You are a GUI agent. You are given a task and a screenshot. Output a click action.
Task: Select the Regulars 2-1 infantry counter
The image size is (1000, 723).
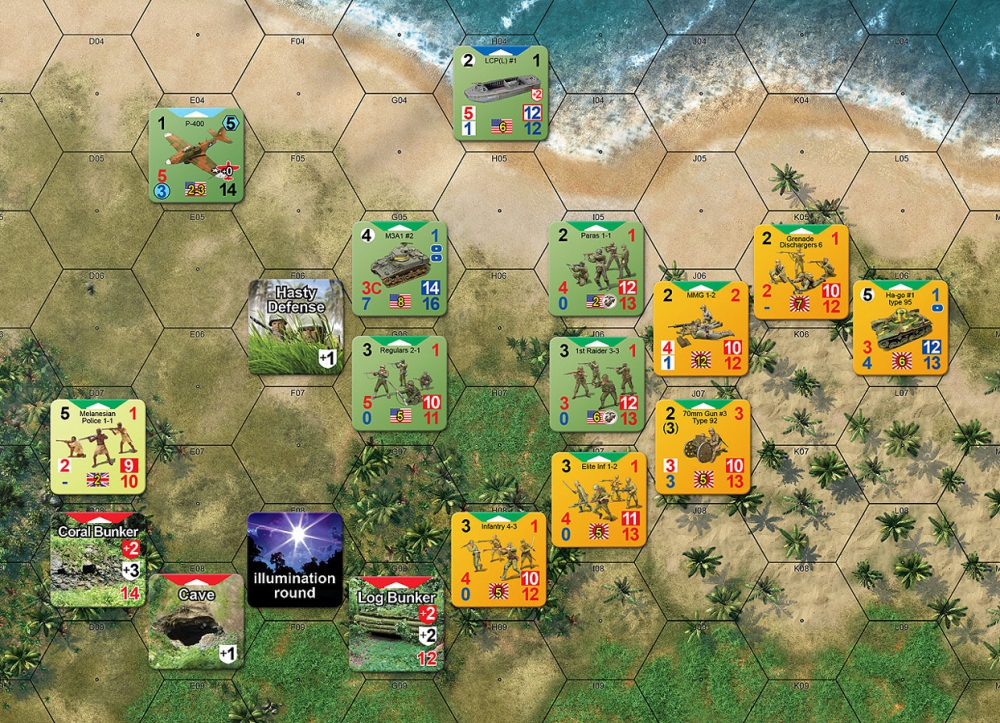click(399, 383)
